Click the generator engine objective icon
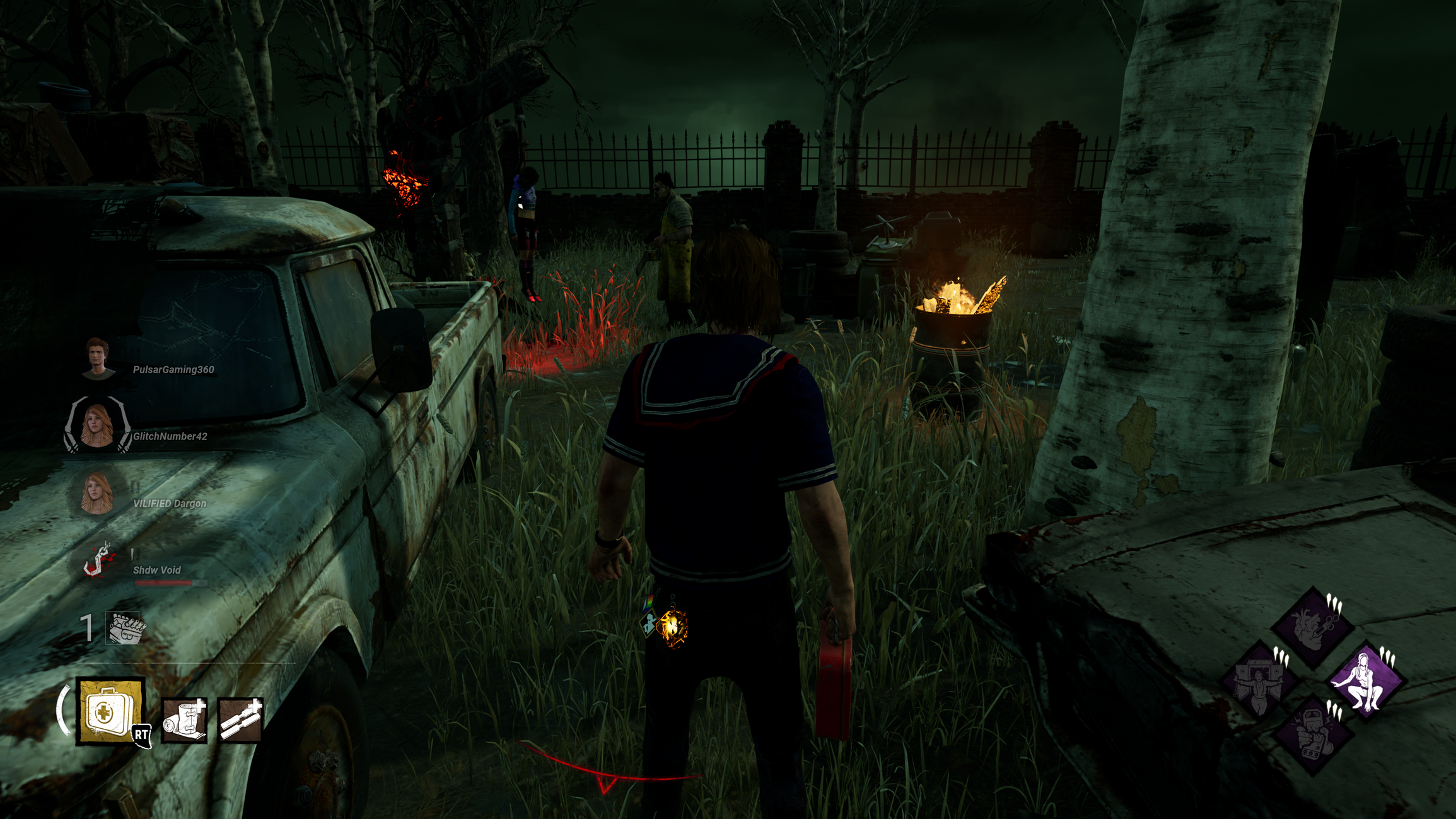The image size is (1456, 819). 125,628
